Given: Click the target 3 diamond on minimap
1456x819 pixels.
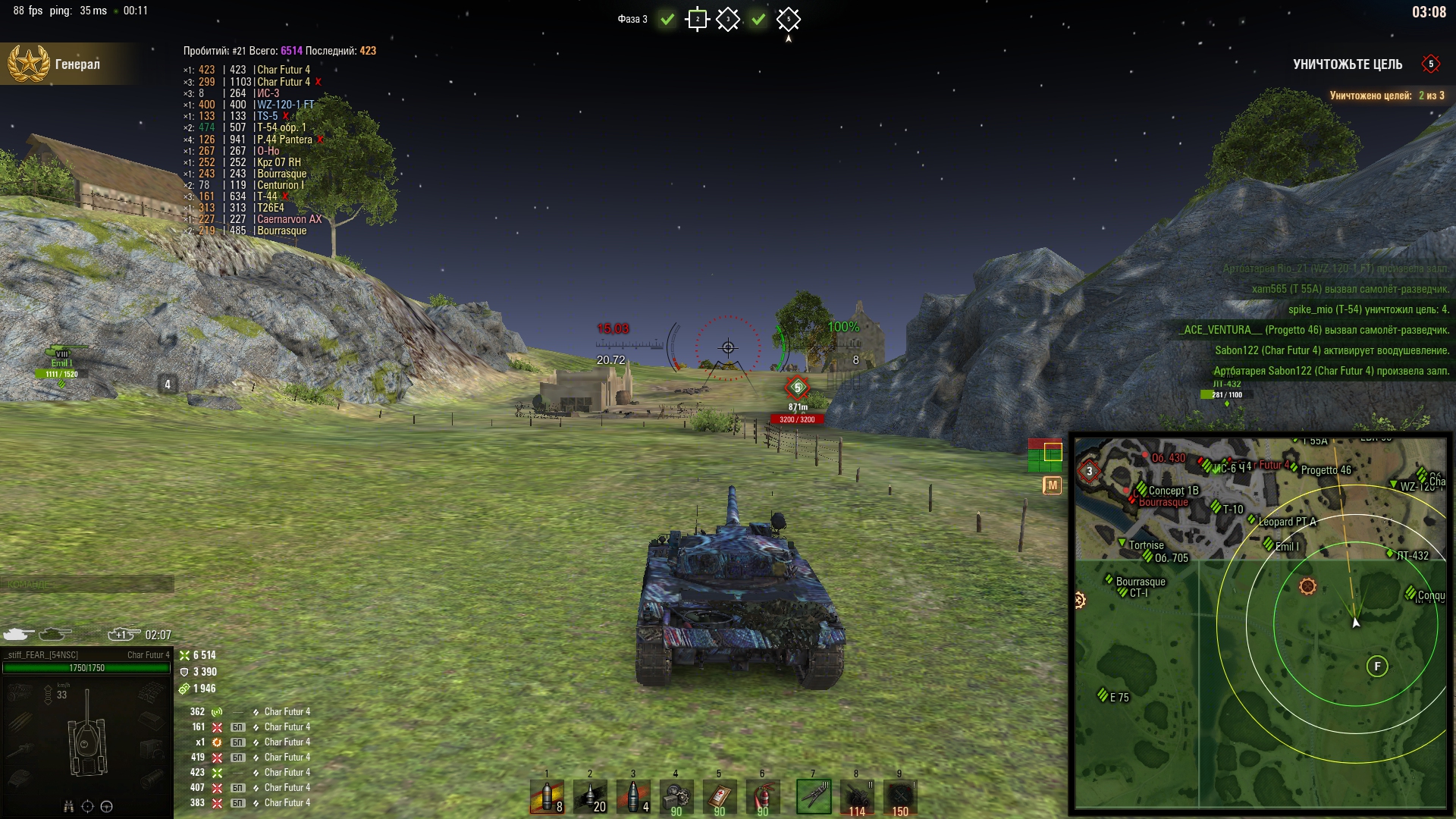Looking at the screenshot, I should coord(1090,471).
